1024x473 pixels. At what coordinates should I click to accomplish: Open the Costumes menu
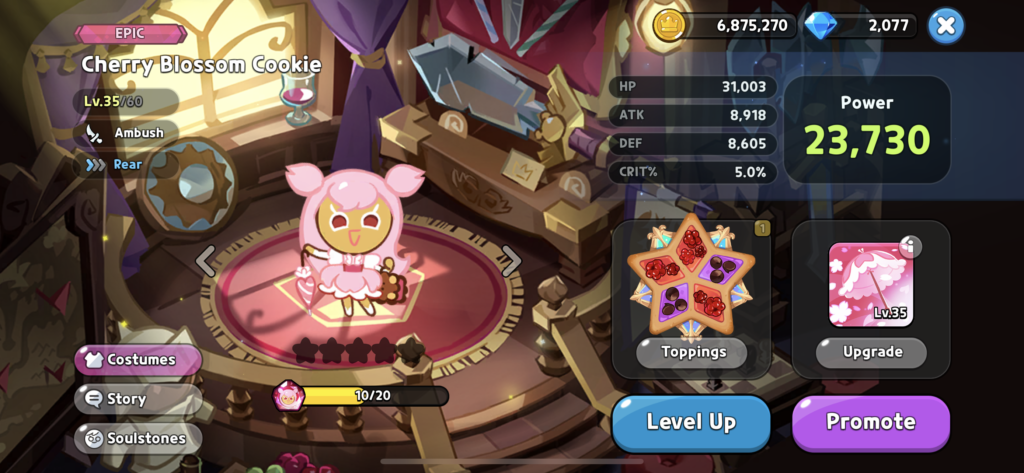139,359
